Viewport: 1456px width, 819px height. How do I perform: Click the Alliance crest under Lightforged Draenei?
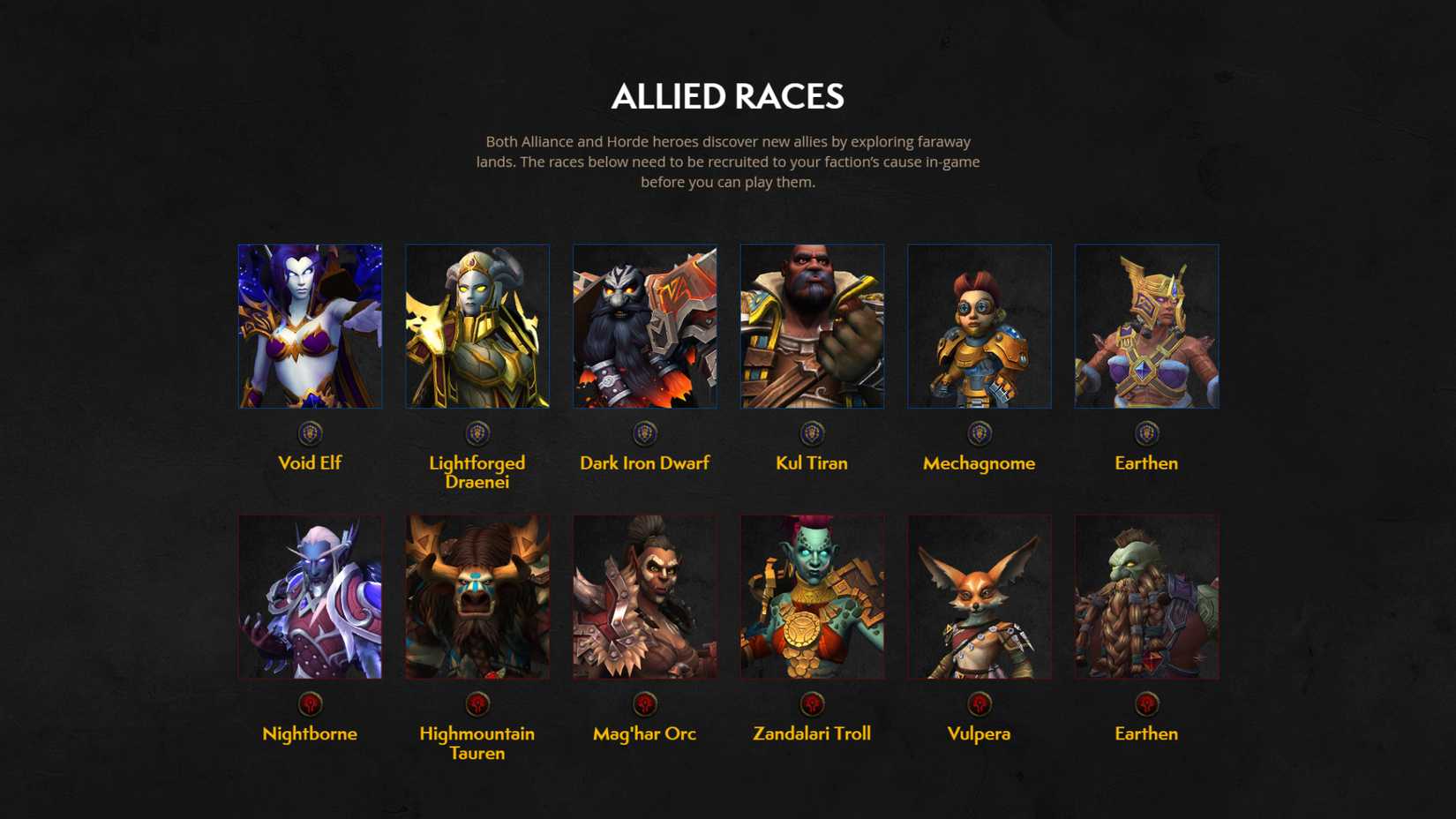pyautogui.click(x=477, y=432)
